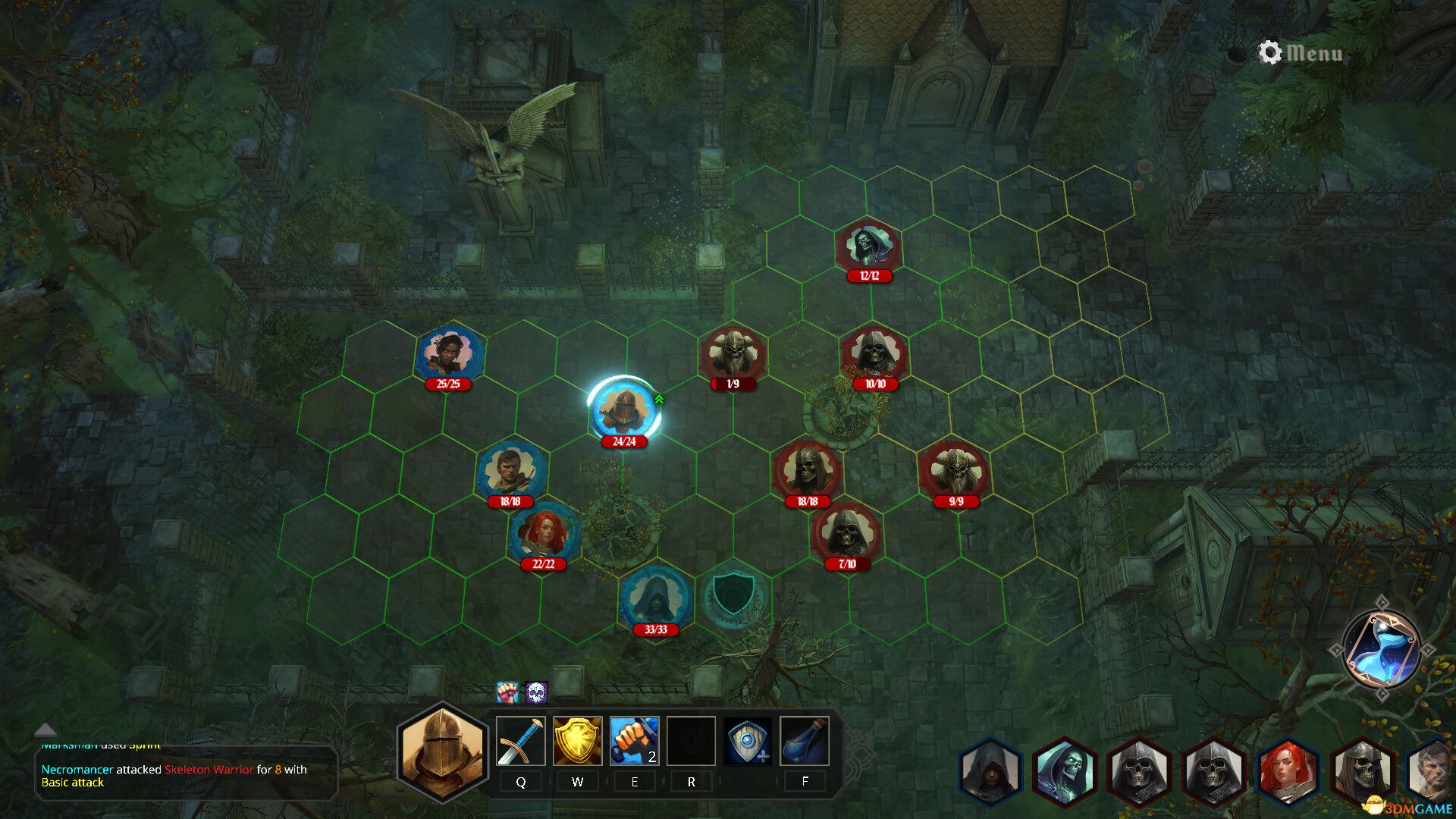Viewport: 1456px width, 819px height.
Task: Inspect the purple skull debuff icon
Action: pyautogui.click(x=536, y=692)
